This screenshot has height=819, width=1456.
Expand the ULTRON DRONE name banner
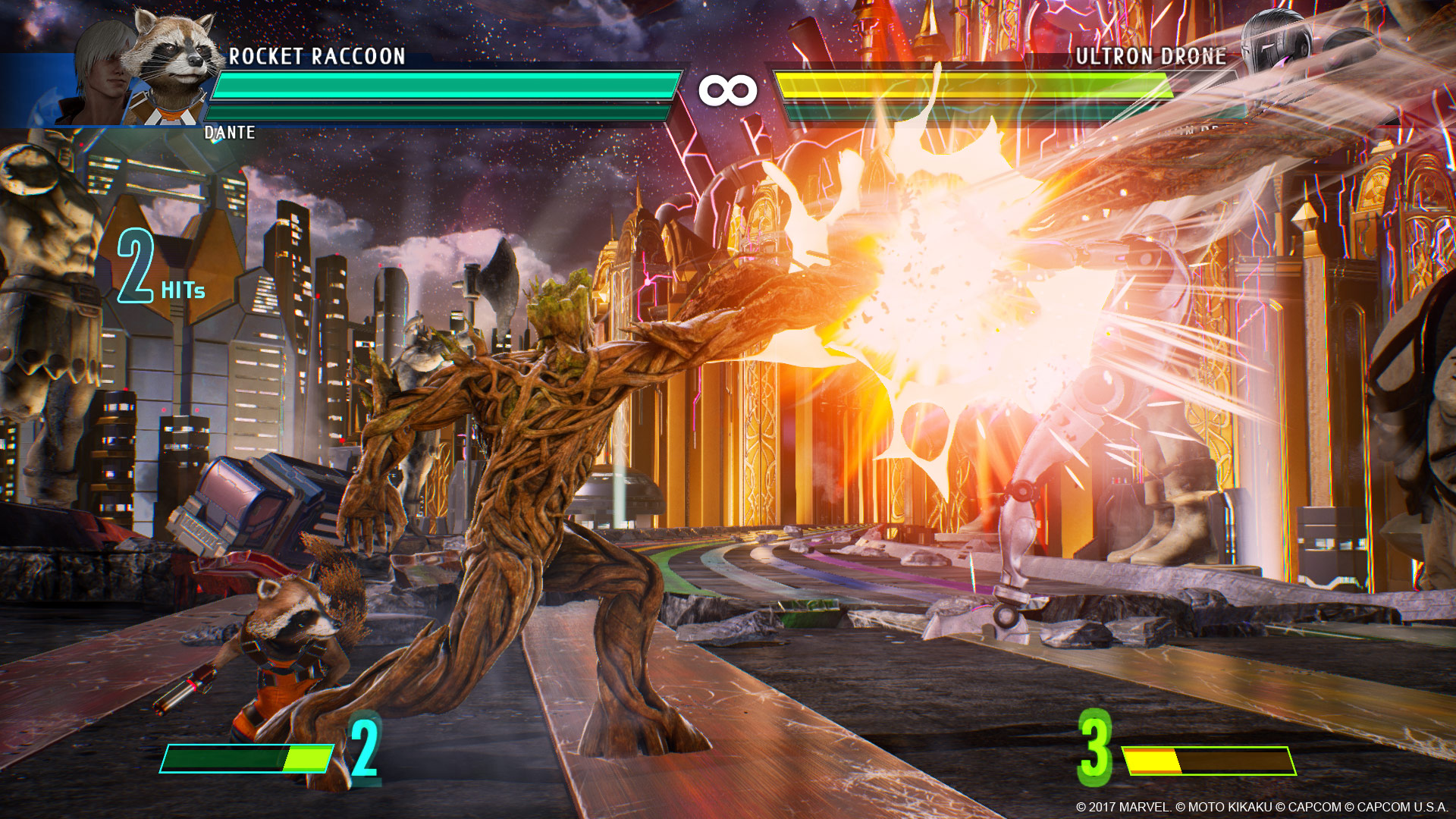click(x=1153, y=55)
